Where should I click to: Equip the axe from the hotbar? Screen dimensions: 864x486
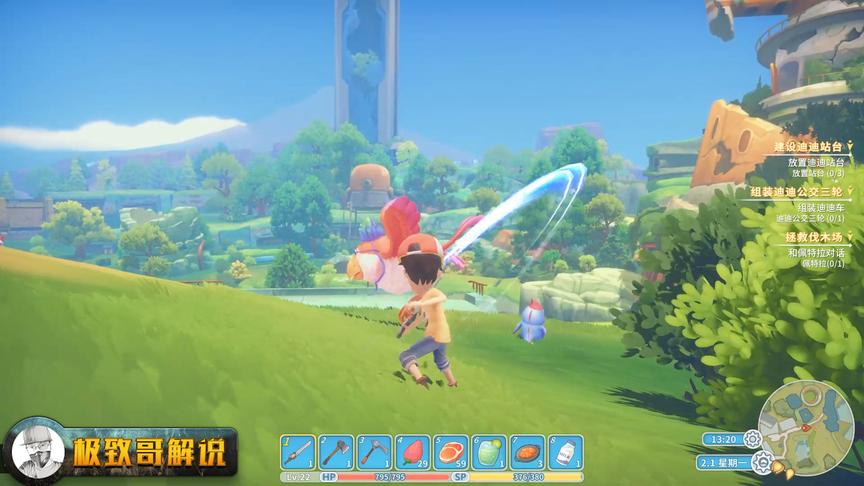(336, 452)
